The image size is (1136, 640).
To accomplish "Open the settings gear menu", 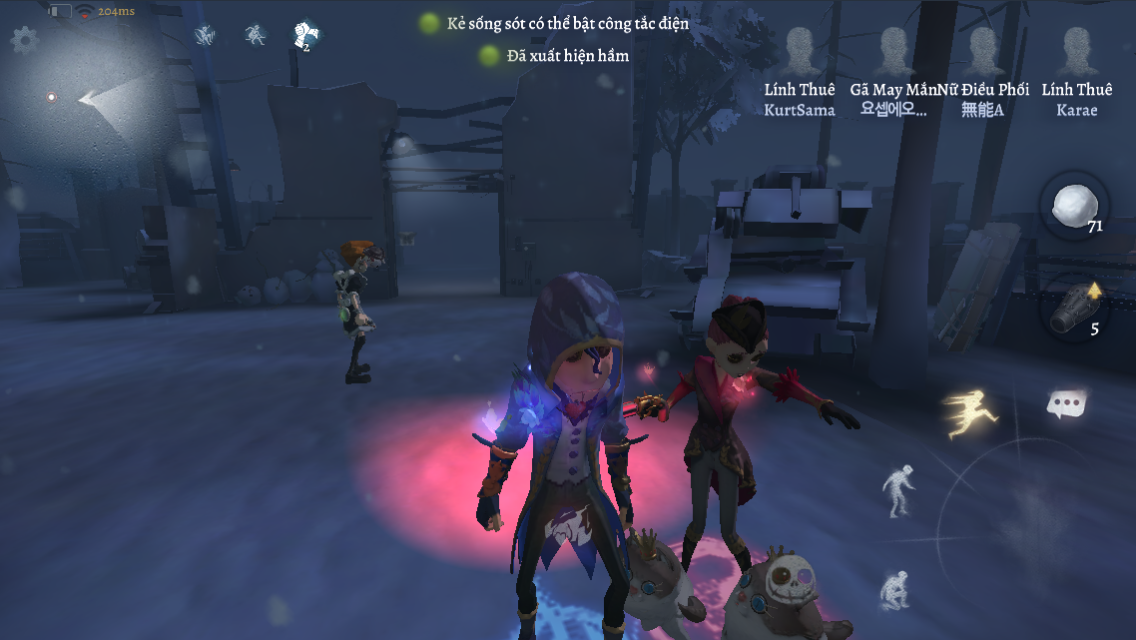I will point(24,40).
